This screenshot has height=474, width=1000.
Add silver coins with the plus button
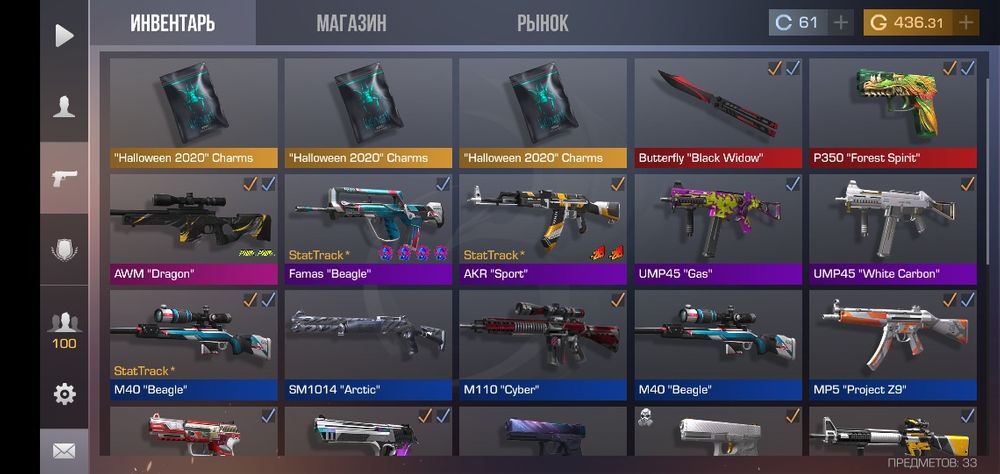pos(841,23)
